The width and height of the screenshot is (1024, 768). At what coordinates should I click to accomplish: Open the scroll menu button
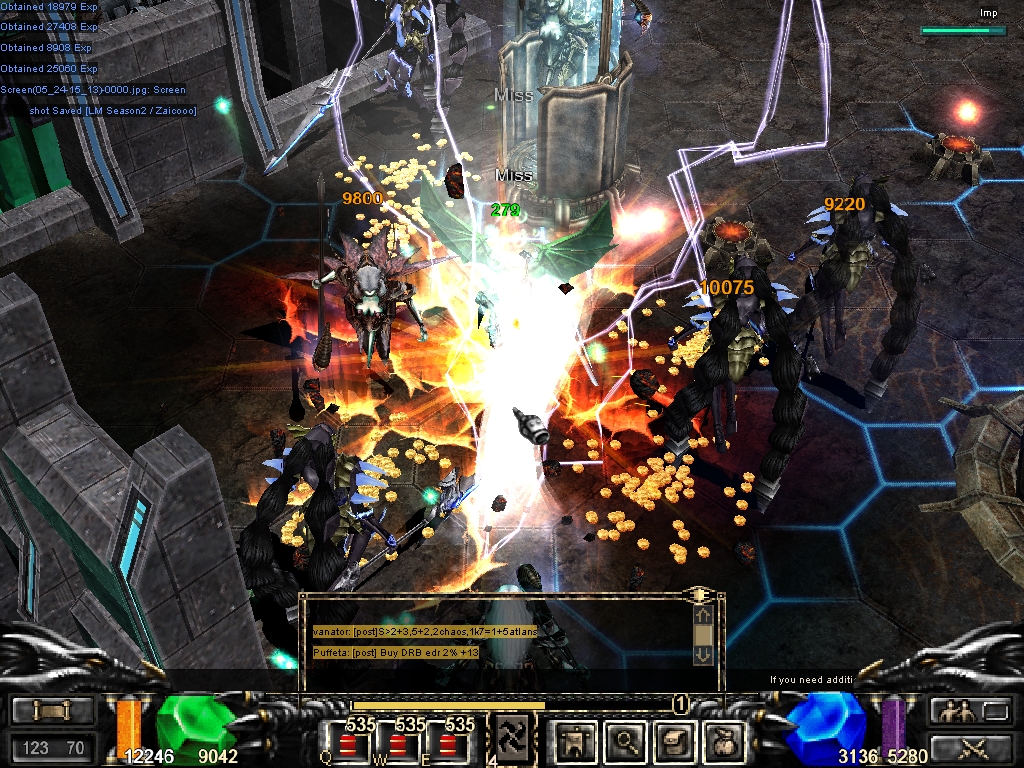click(x=52, y=711)
